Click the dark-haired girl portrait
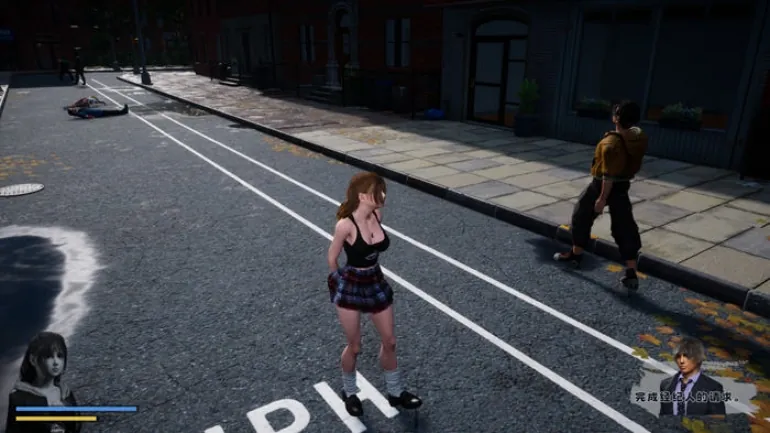This screenshot has width=770, height=433. click(42, 368)
